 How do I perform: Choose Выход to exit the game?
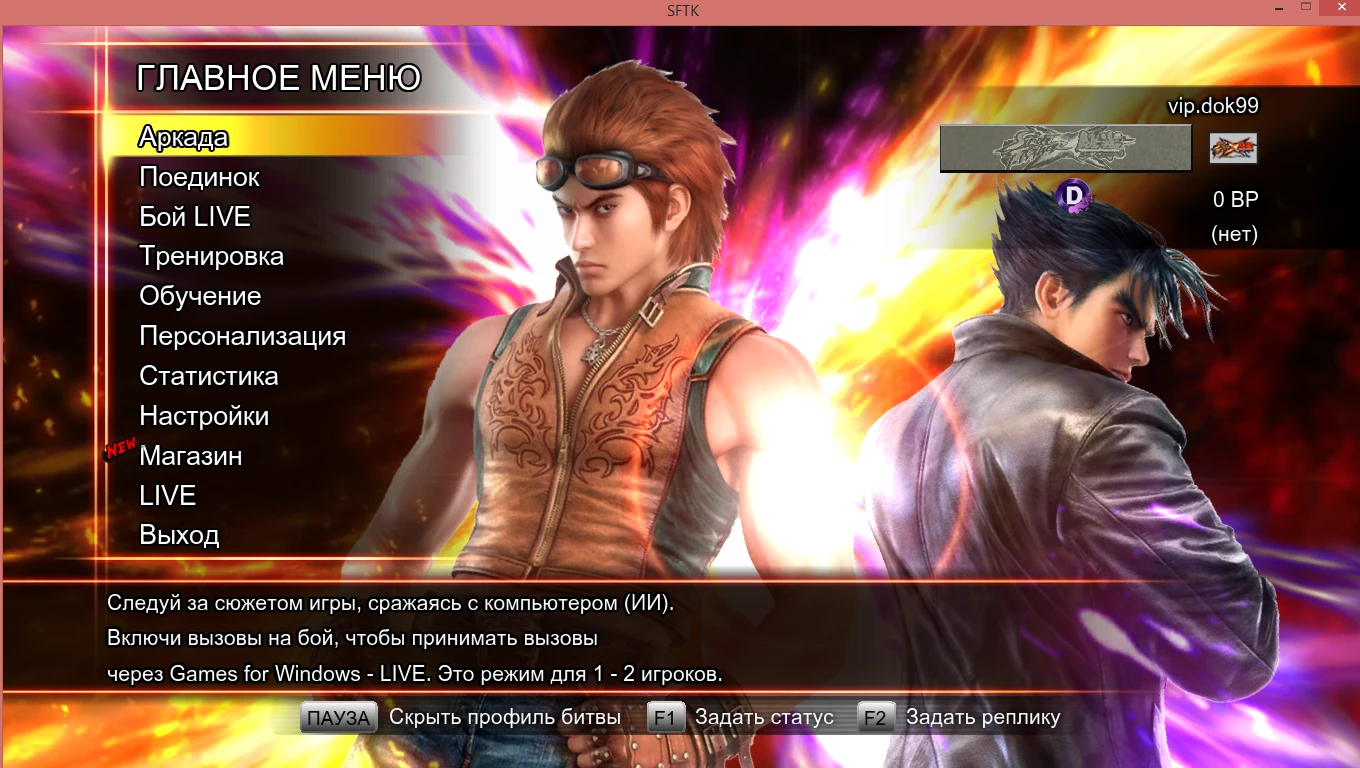[180, 536]
